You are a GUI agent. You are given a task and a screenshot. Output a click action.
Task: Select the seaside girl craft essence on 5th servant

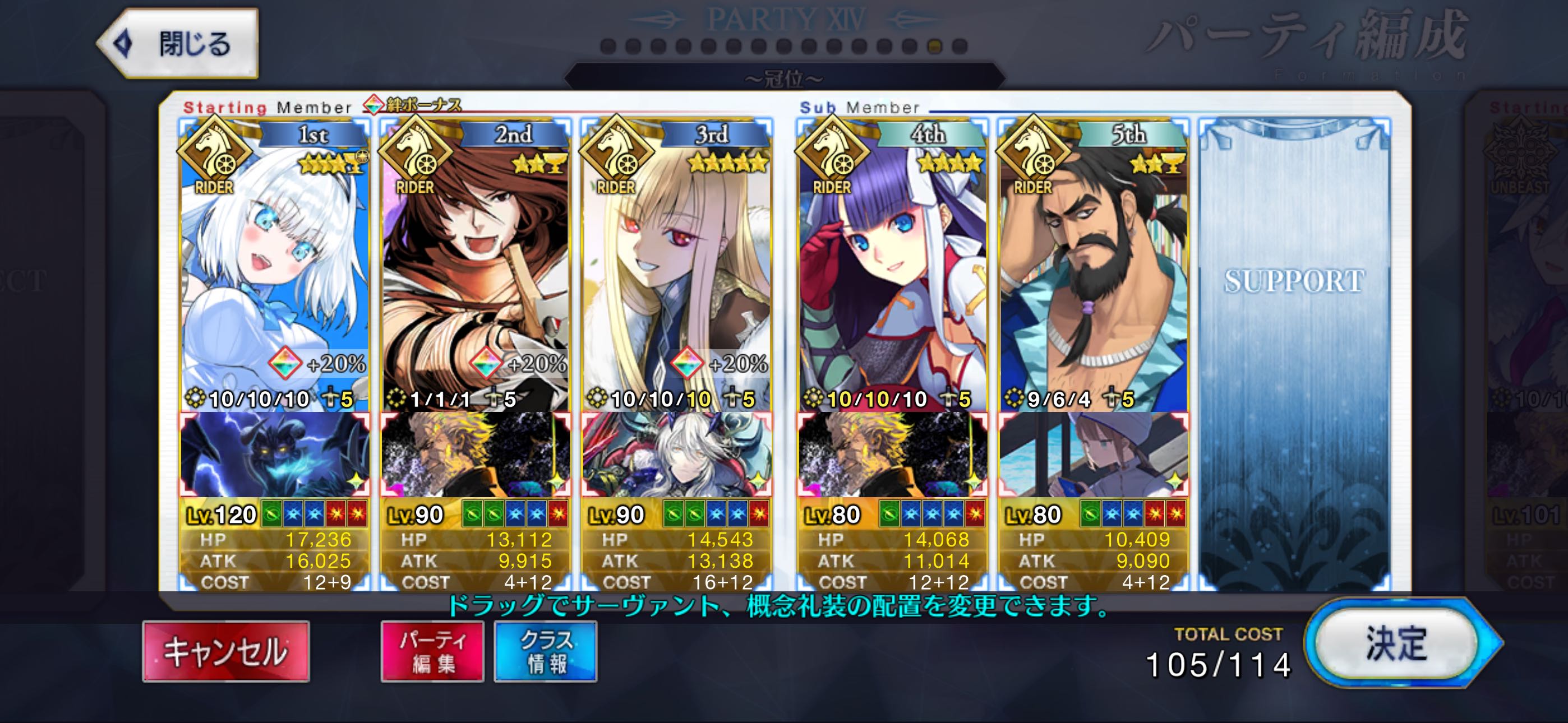(1093, 455)
